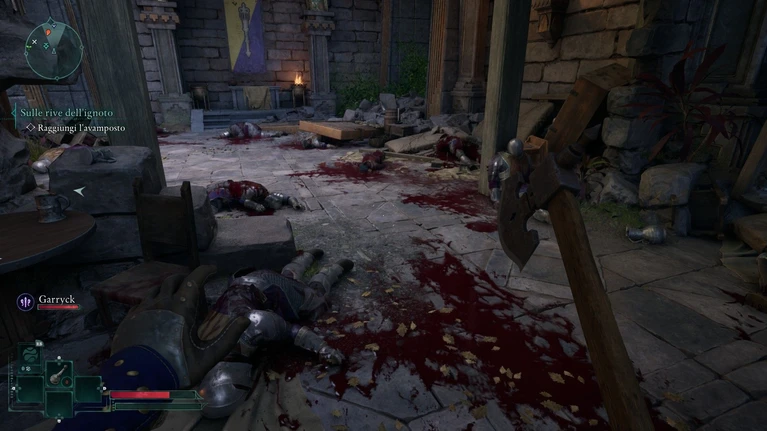Select the 'Sulle rive dell'ignoto' quest tracker

pos(67,114)
